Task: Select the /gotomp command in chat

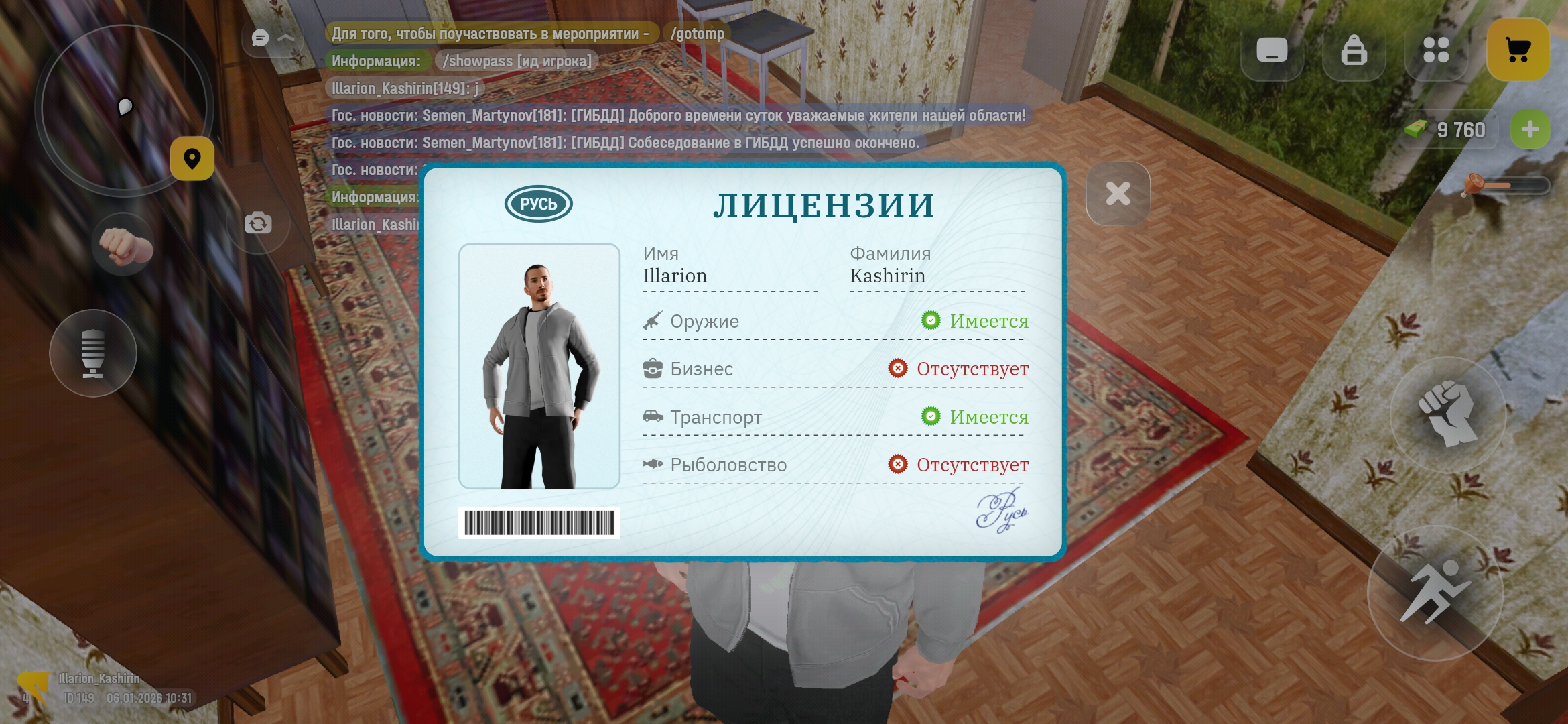Action: point(697,34)
